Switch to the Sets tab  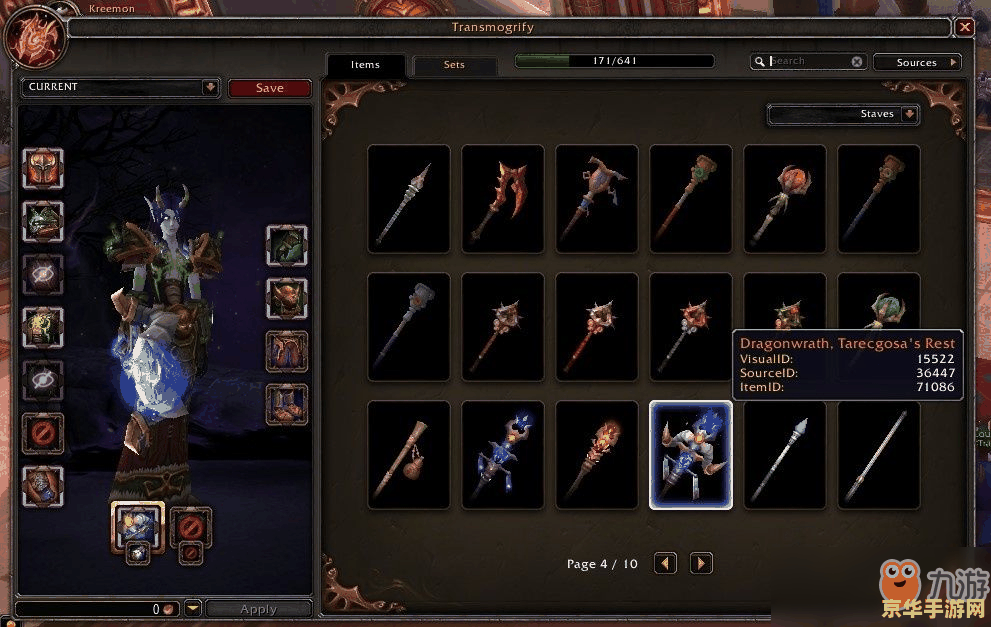454,65
